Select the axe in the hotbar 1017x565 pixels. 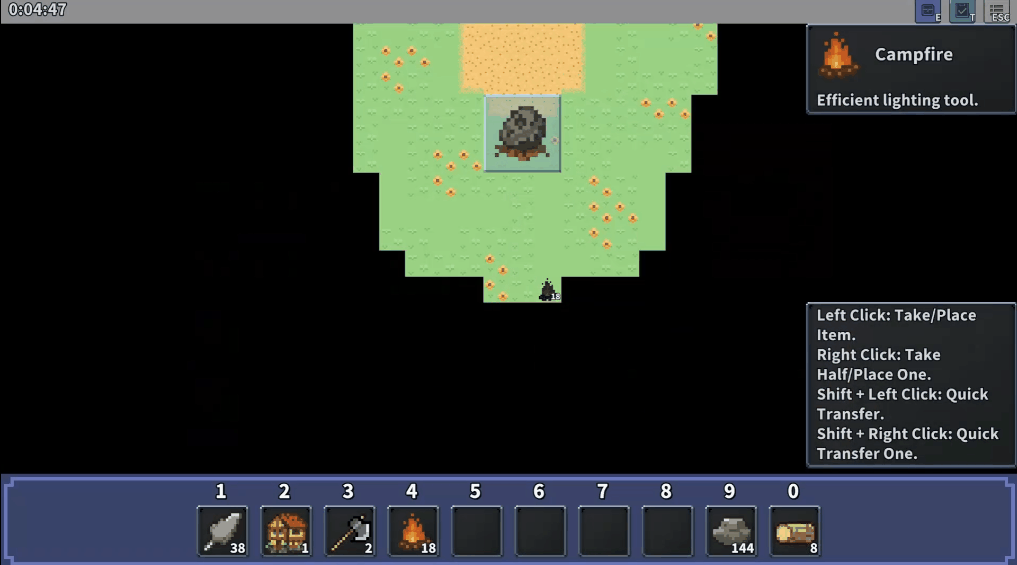tap(349, 531)
